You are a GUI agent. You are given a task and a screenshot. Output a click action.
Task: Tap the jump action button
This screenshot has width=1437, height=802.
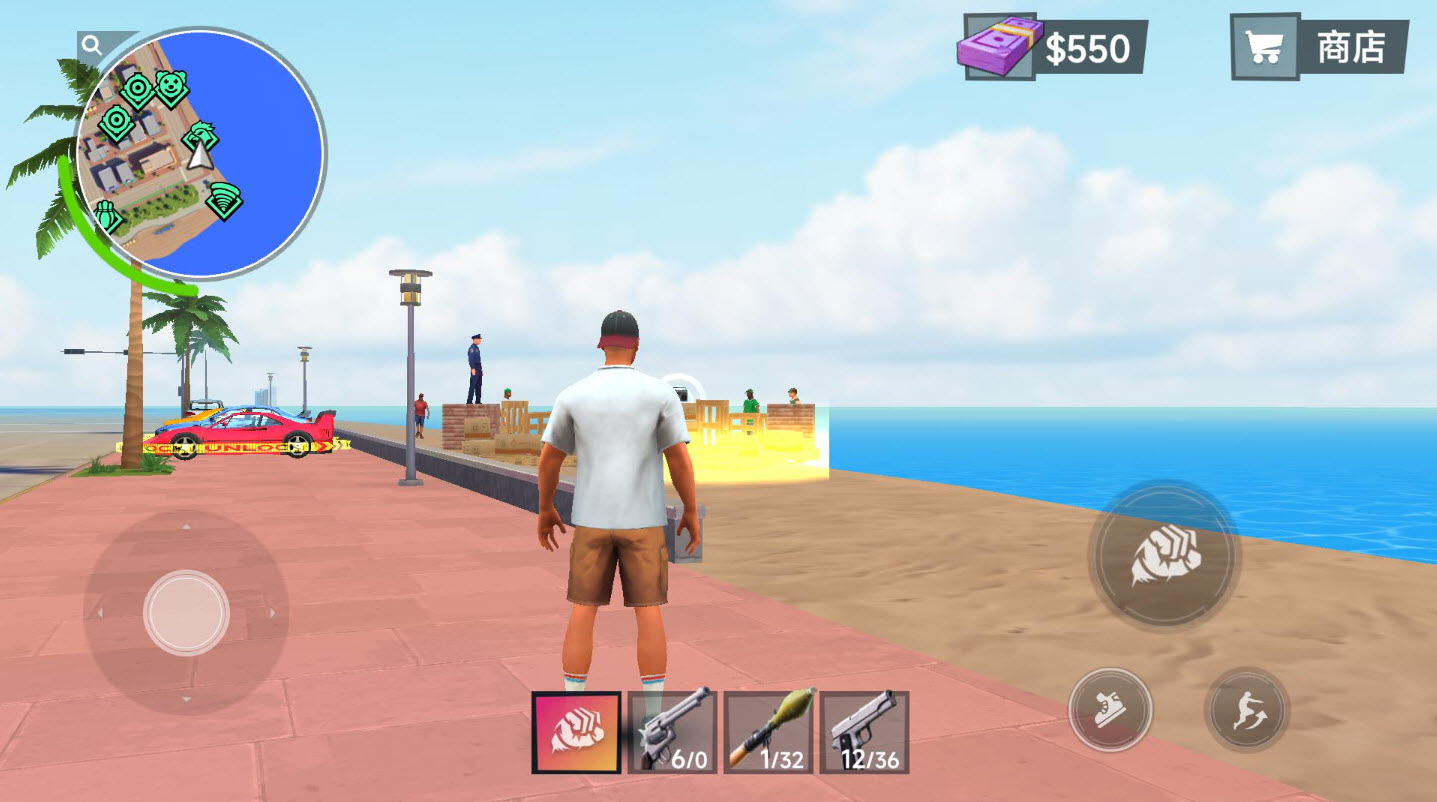[1246, 710]
